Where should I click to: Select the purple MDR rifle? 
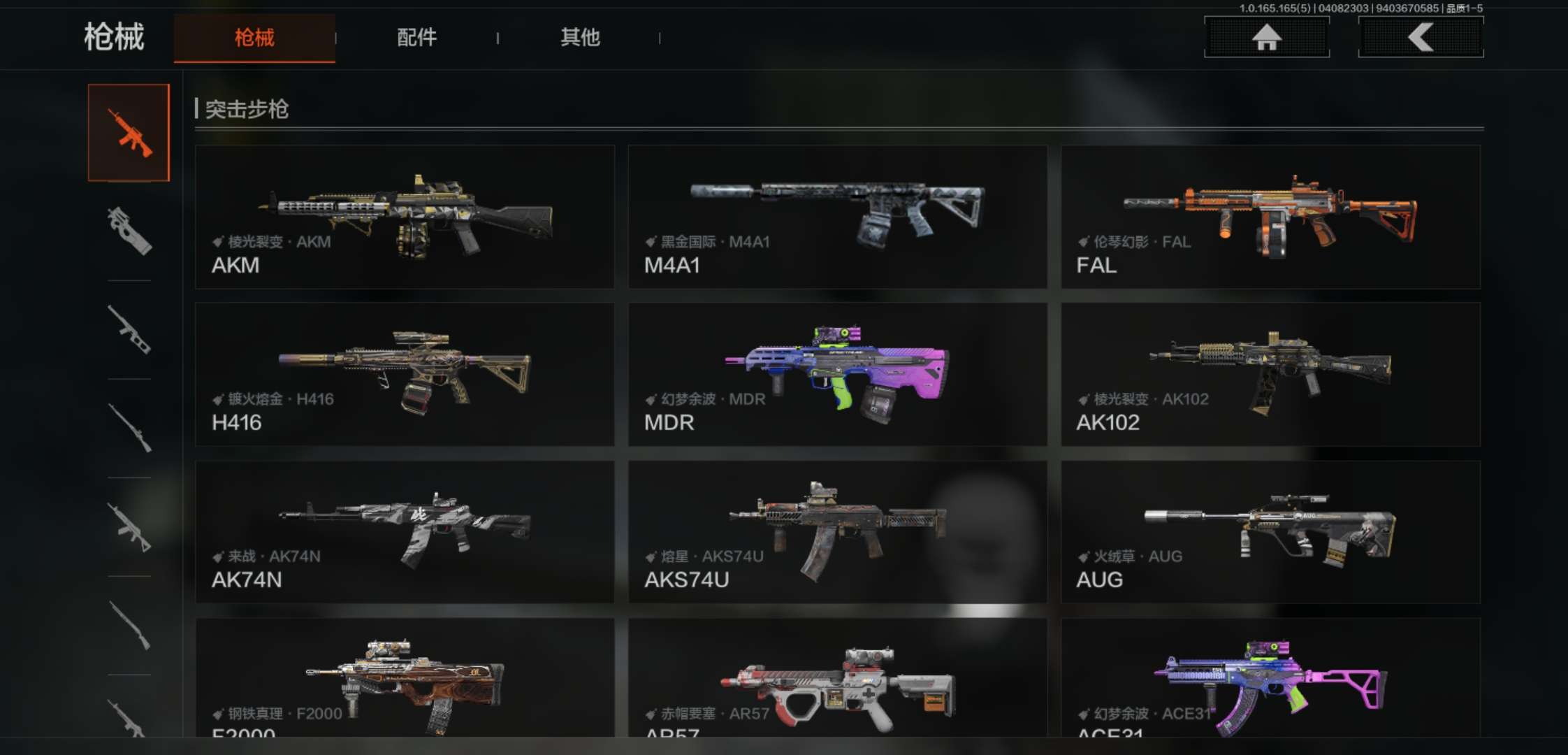pos(837,374)
